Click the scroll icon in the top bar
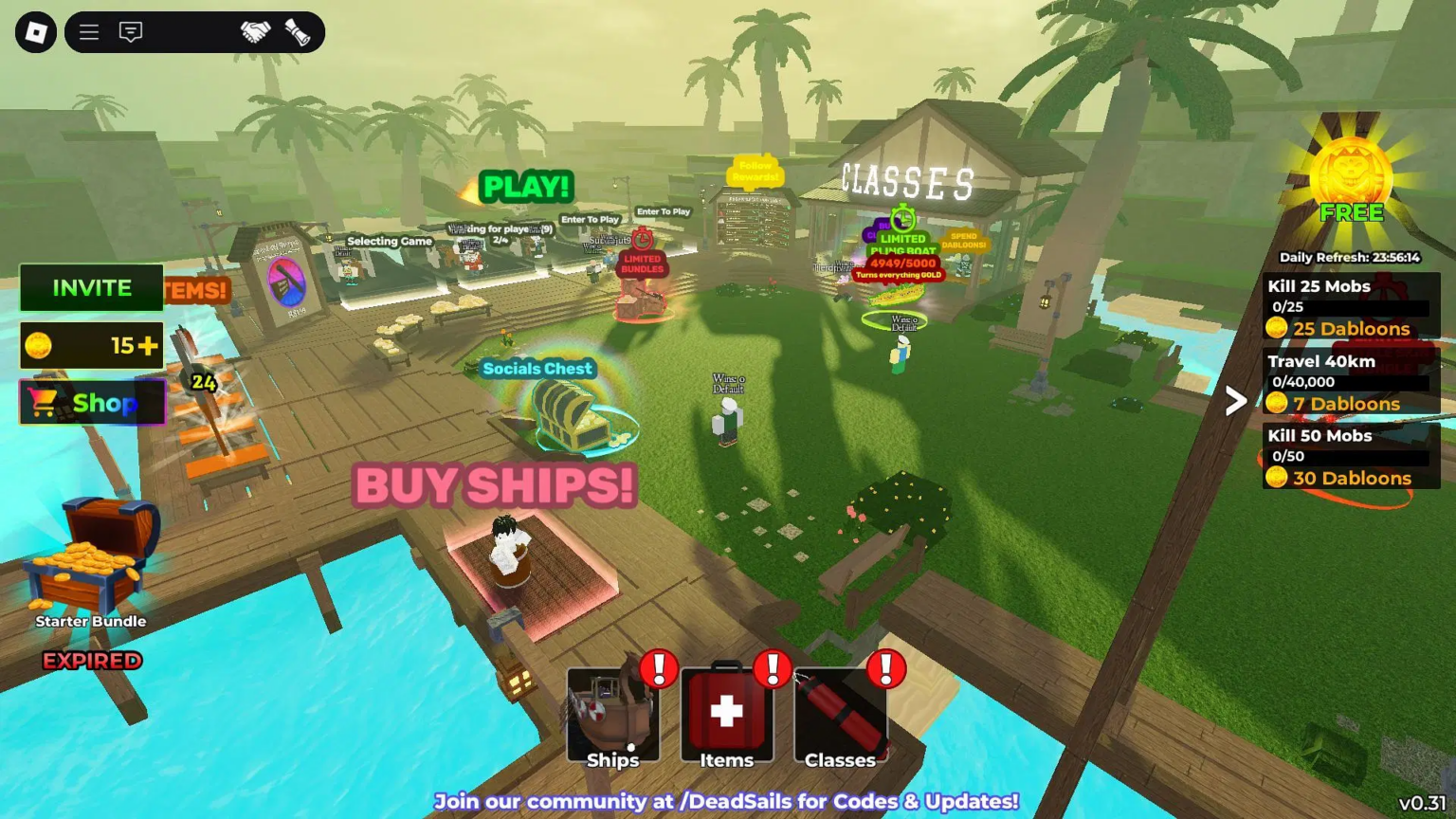This screenshot has height=819, width=1456. (294, 31)
